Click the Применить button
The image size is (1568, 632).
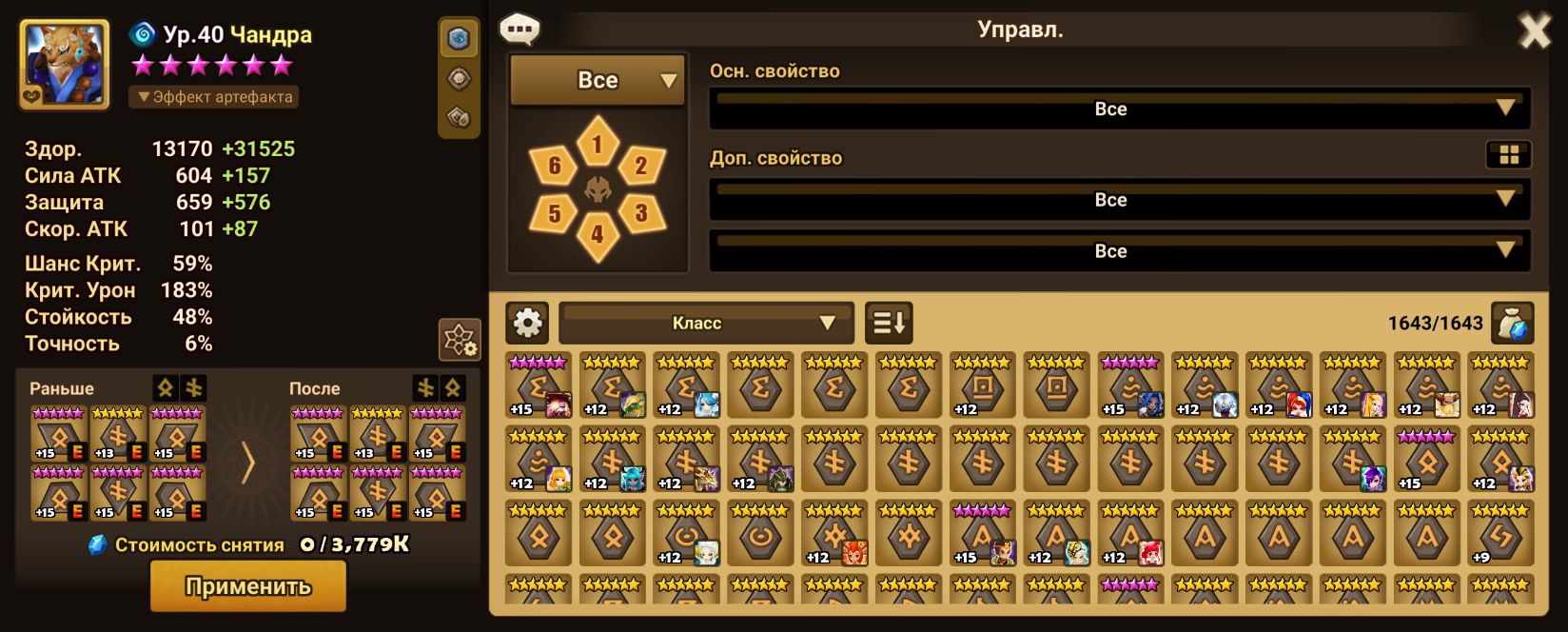click(247, 585)
